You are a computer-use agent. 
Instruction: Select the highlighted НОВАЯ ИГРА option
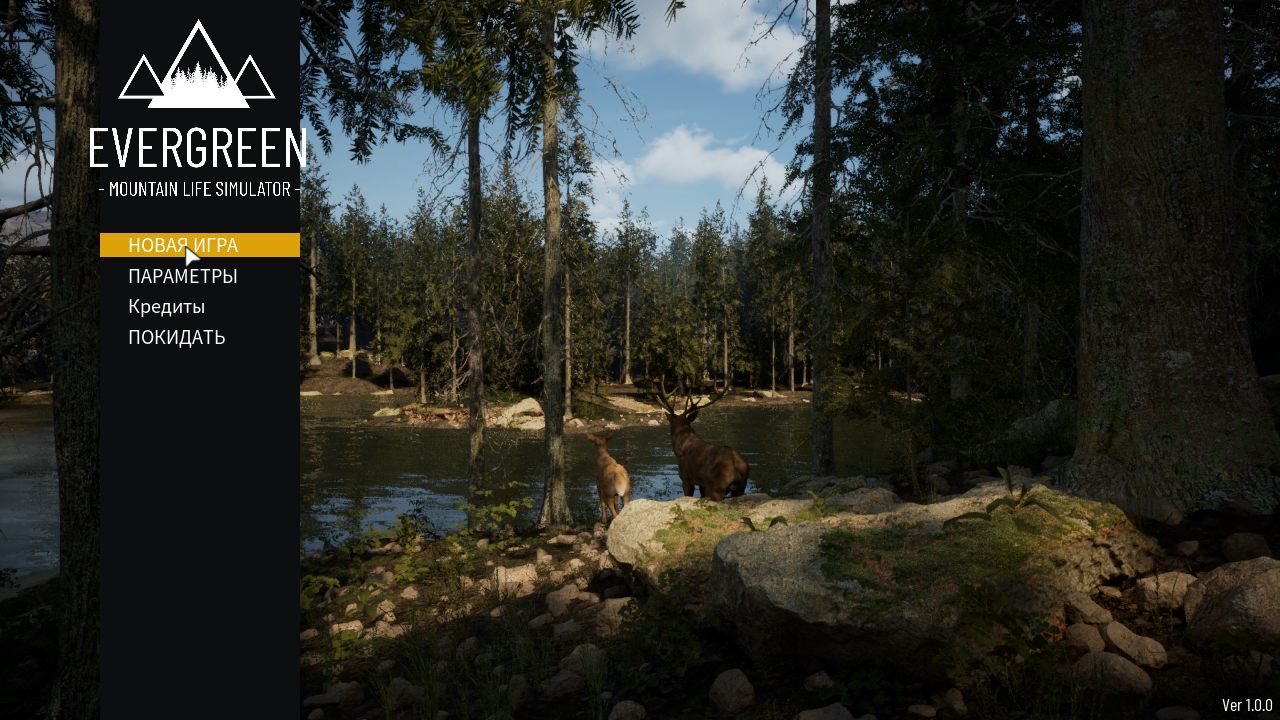tap(181, 244)
